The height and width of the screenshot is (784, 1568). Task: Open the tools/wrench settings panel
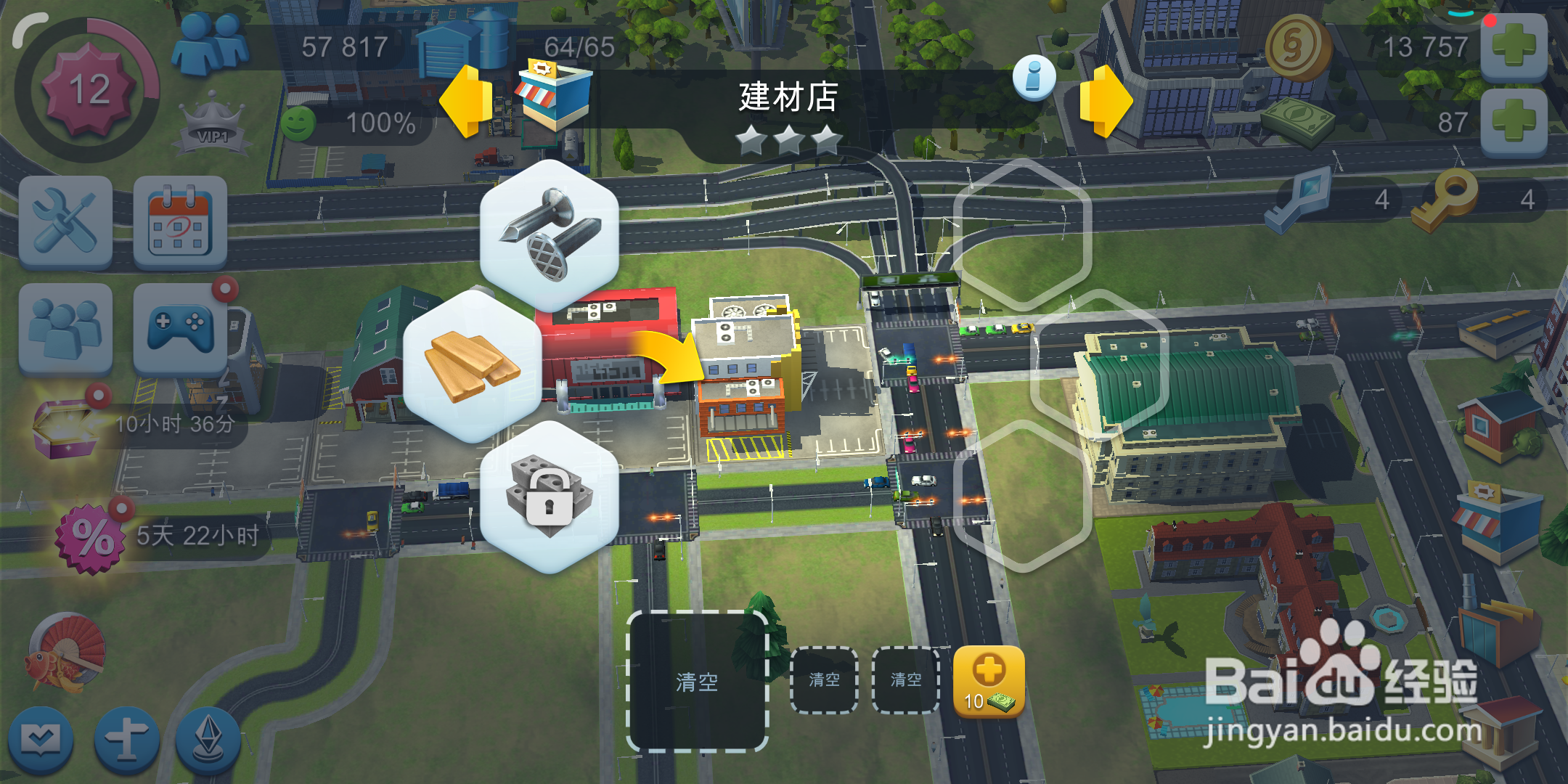[65, 221]
